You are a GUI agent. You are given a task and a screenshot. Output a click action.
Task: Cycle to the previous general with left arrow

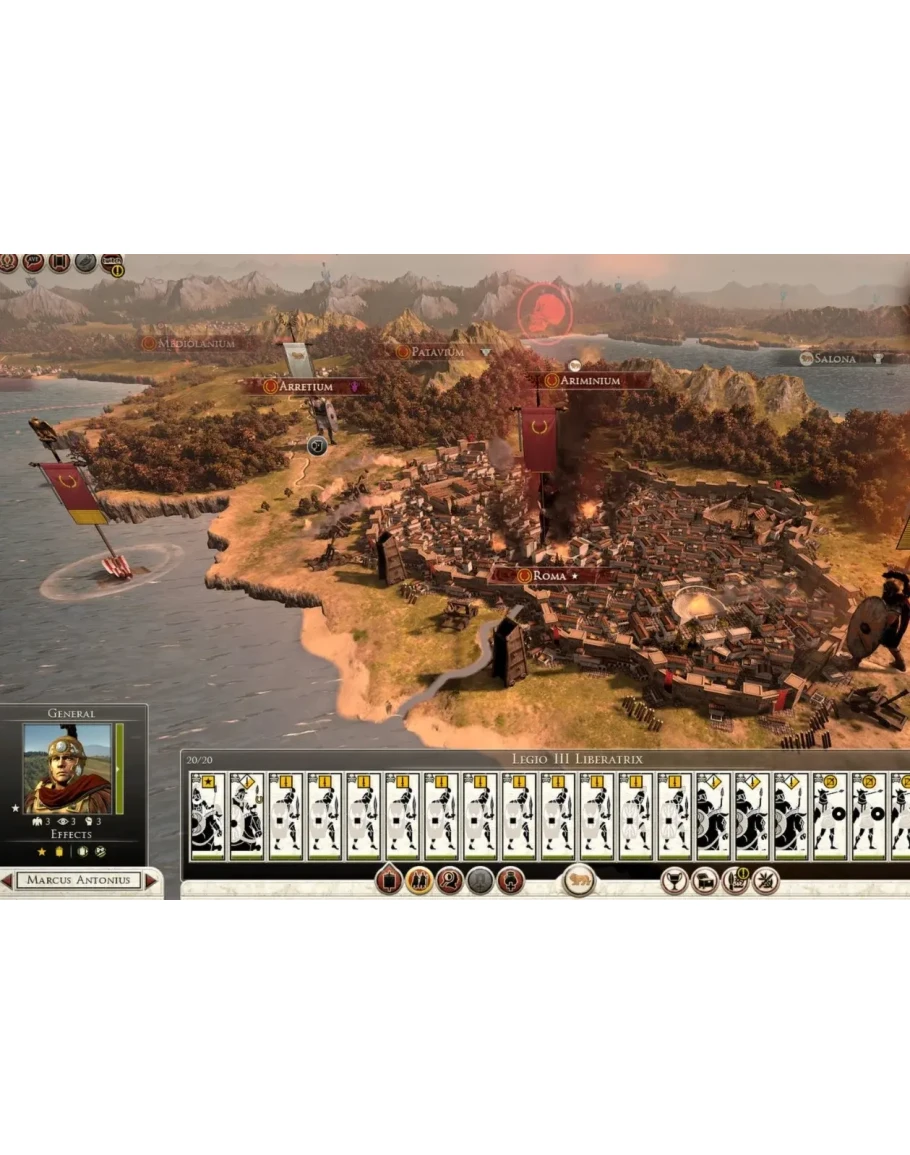pyautogui.click(x=7, y=881)
